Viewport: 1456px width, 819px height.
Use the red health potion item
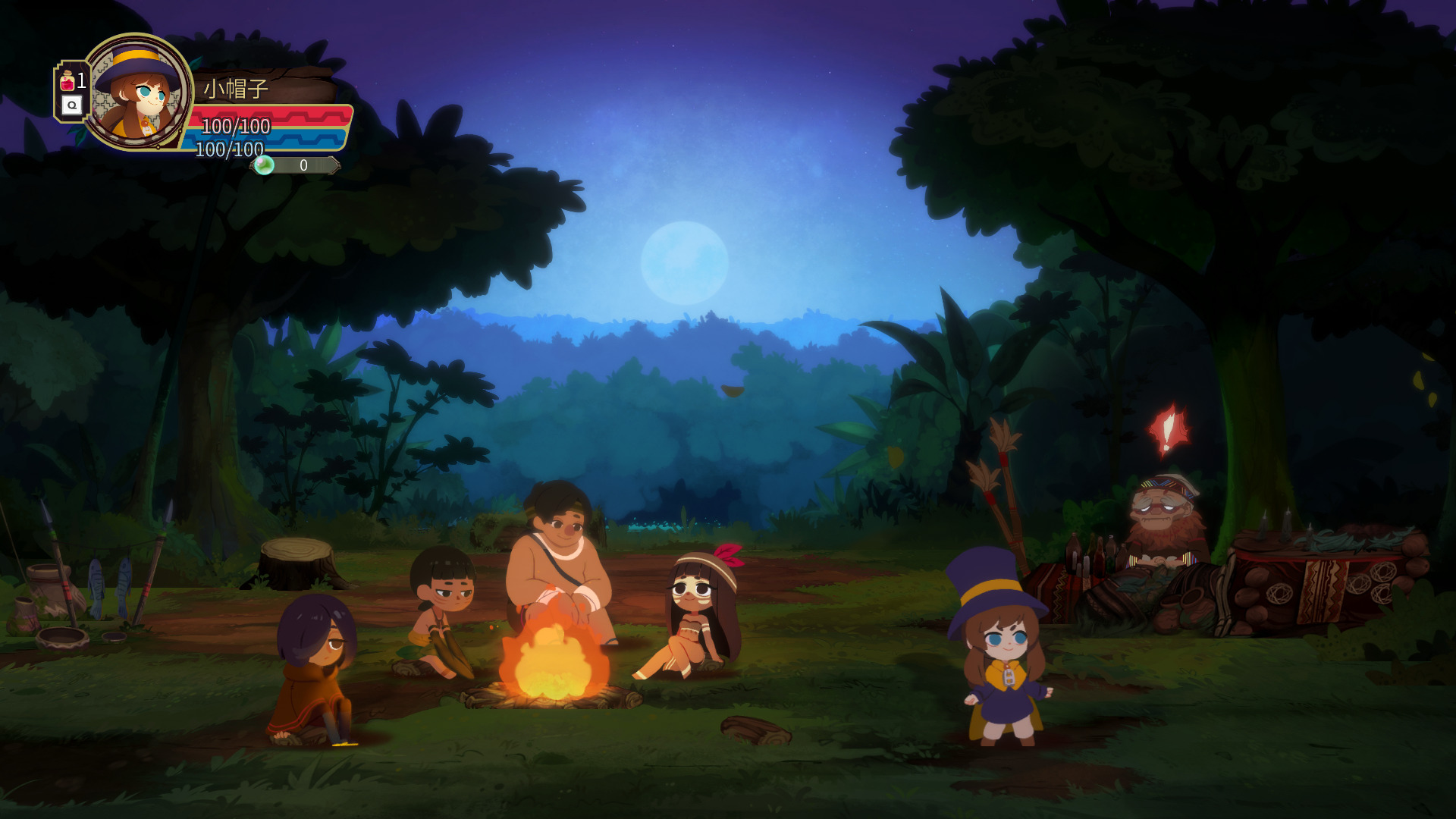[x=68, y=81]
